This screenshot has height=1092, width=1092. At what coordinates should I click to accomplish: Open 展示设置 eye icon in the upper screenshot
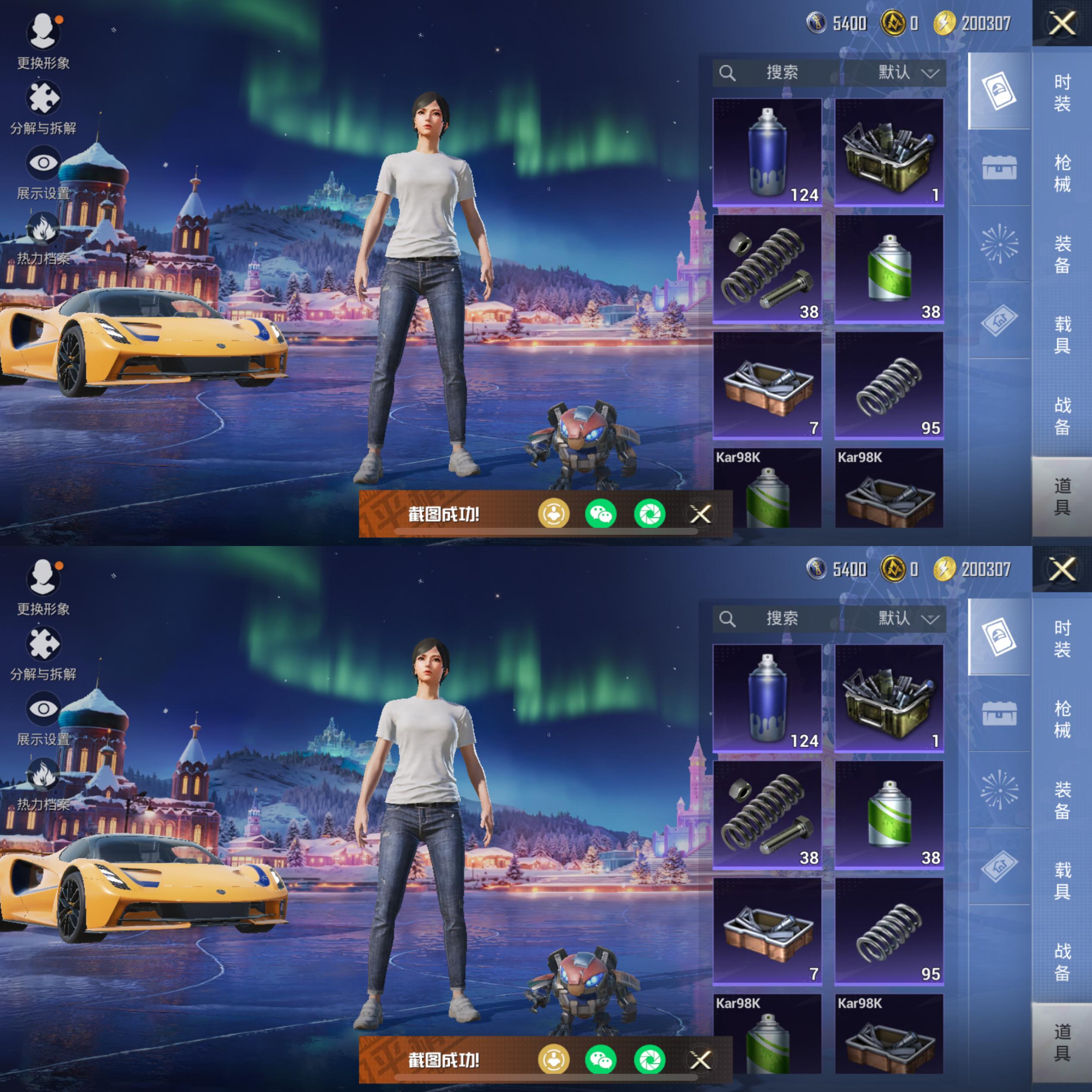coord(43,171)
